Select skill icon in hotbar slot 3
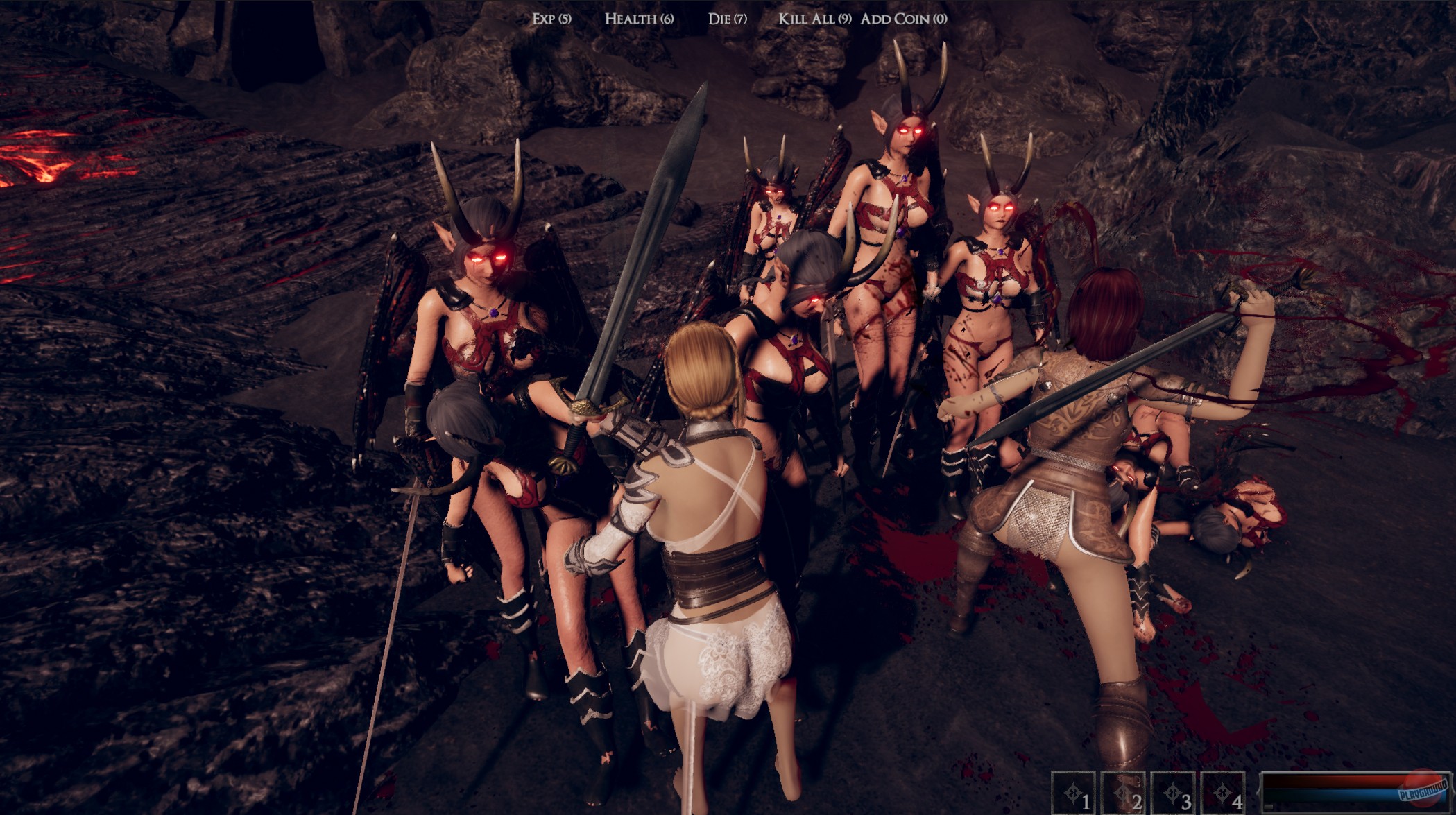 tap(1173, 792)
